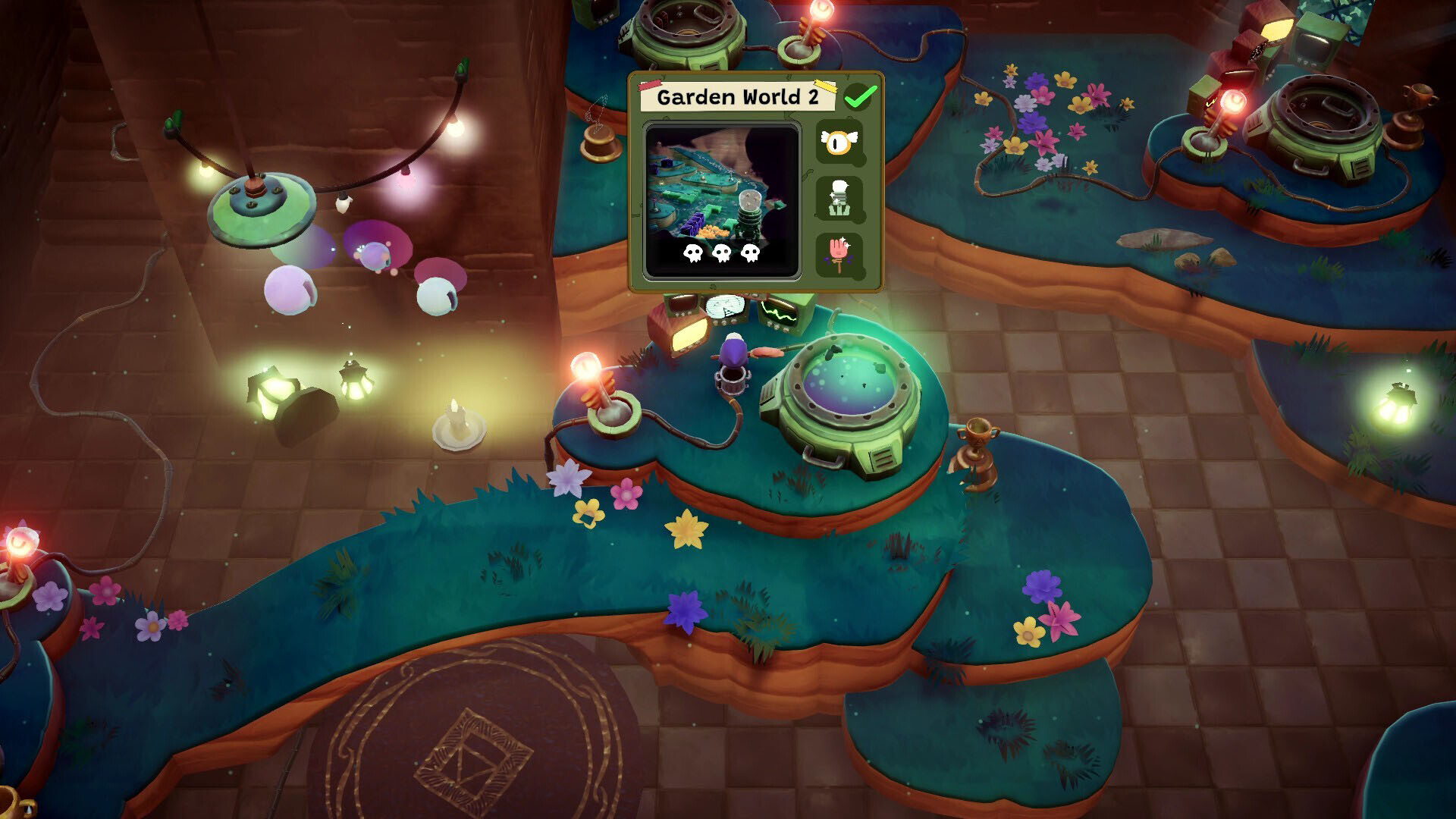Click the green completion checkmark
1456x819 pixels.
pyautogui.click(x=860, y=96)
